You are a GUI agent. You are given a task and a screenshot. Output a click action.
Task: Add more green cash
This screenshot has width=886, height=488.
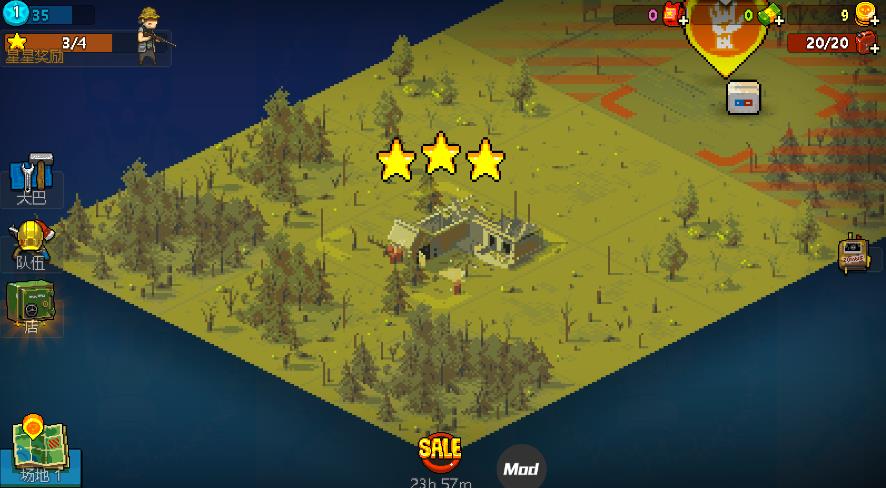(770, 15)
